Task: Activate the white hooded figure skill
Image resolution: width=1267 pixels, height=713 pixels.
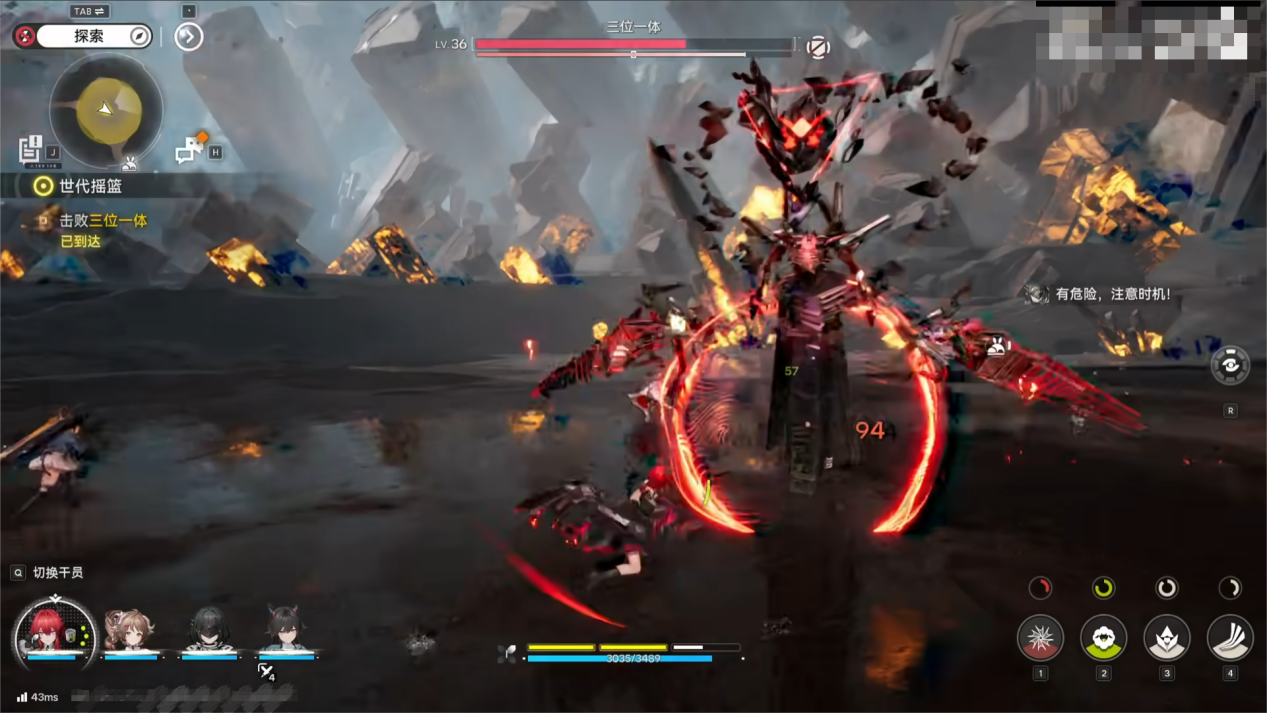Action: pos(1166,637)
